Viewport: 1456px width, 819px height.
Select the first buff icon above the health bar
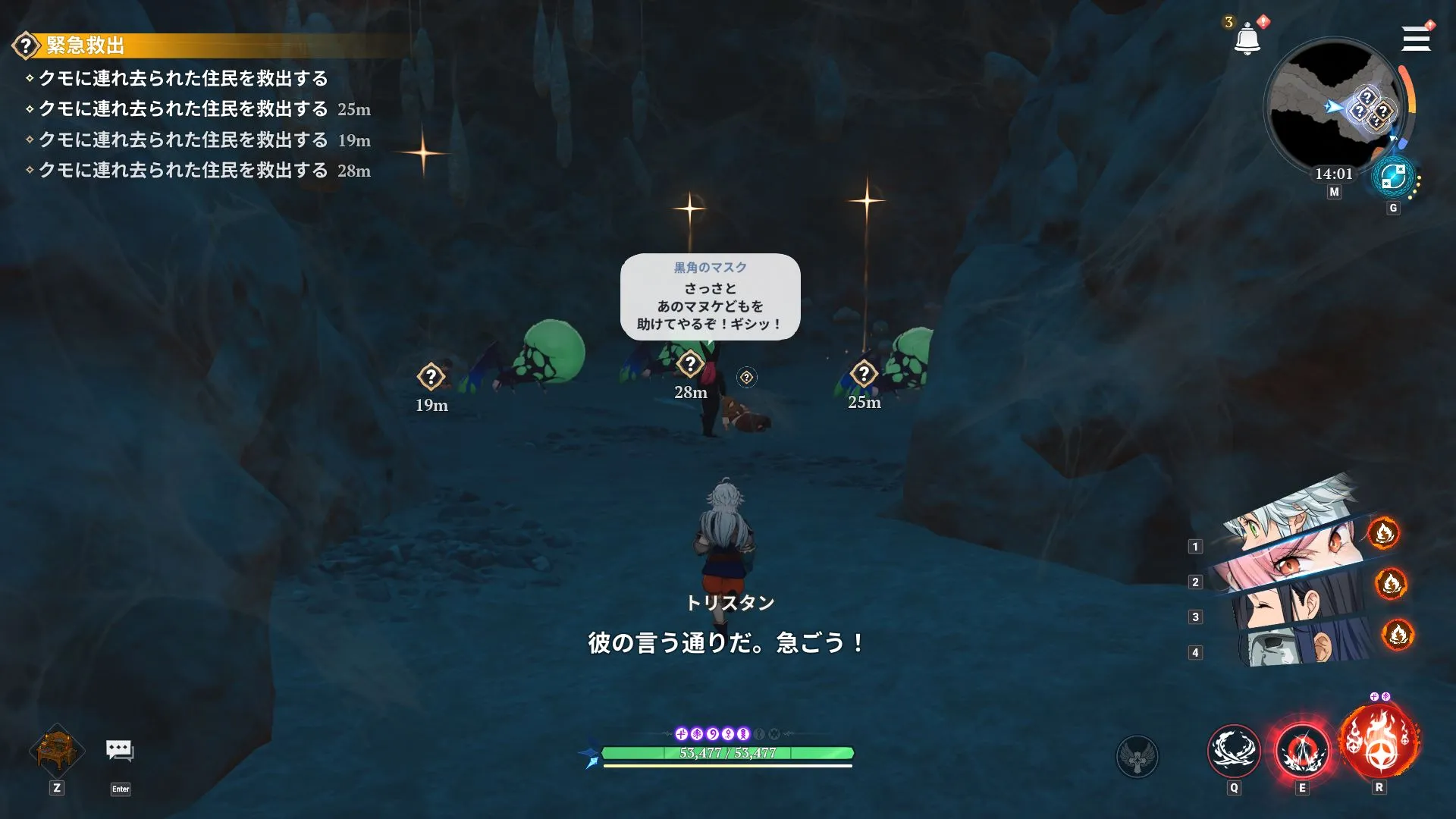pyautogui.click(x=682, y=733)
